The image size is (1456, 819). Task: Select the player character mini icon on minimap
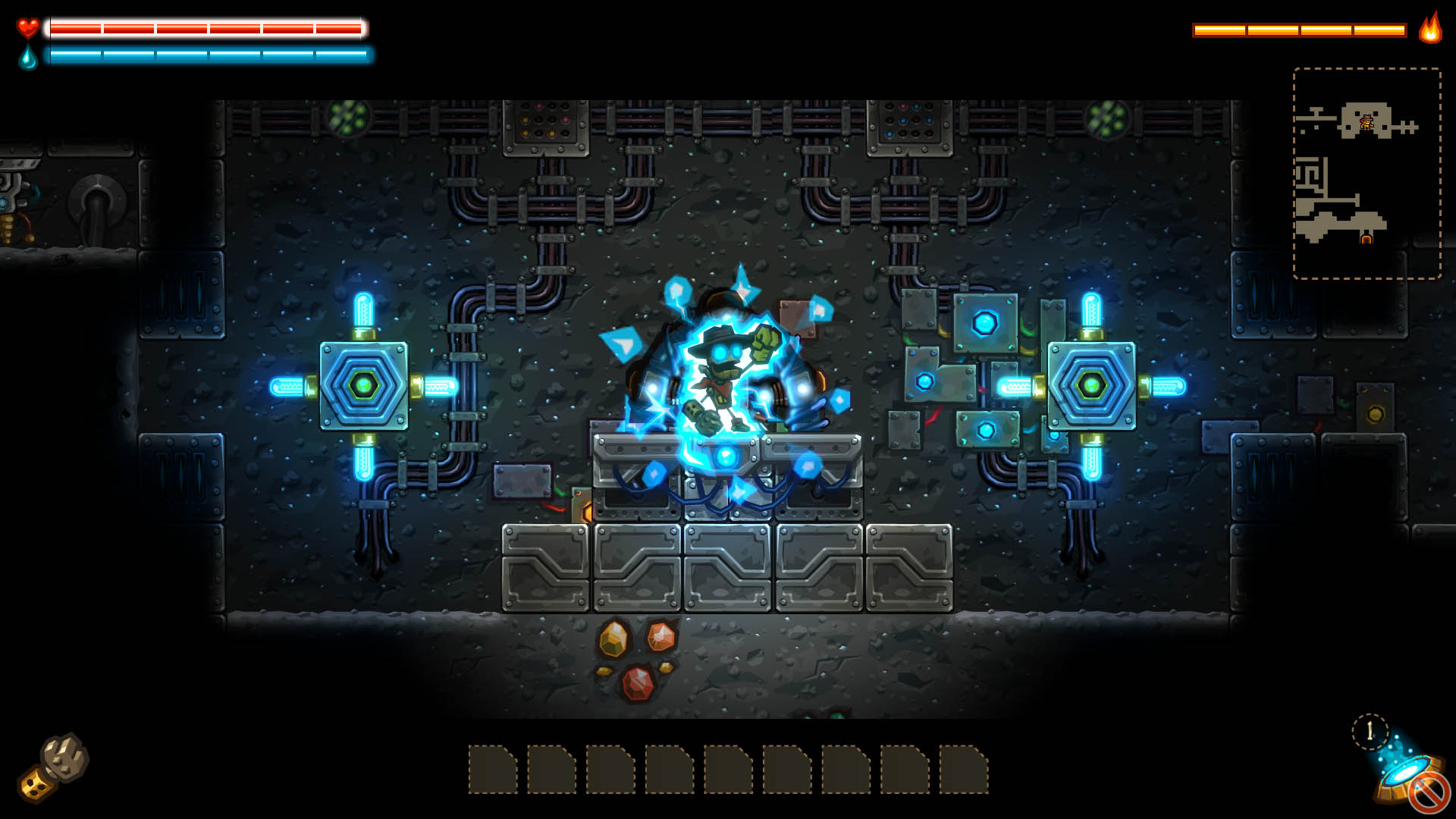[1367, 122]
